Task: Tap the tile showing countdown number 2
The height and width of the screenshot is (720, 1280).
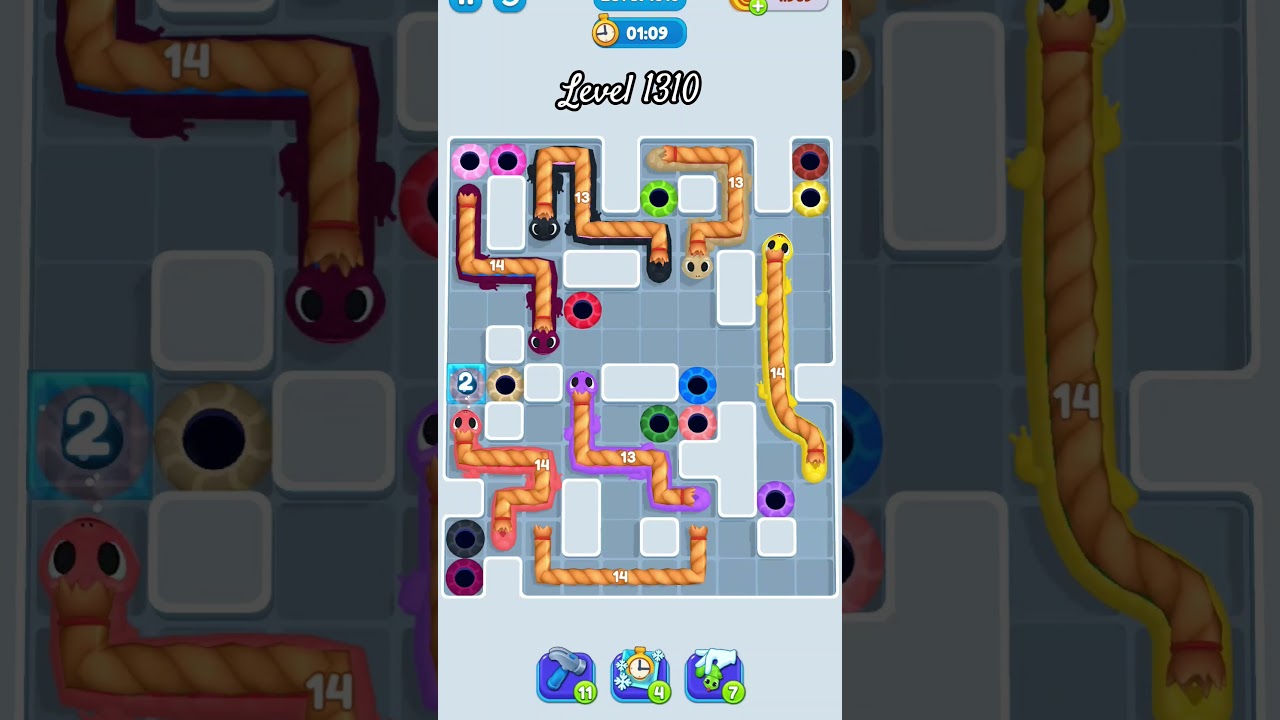Action: (466, 382)
